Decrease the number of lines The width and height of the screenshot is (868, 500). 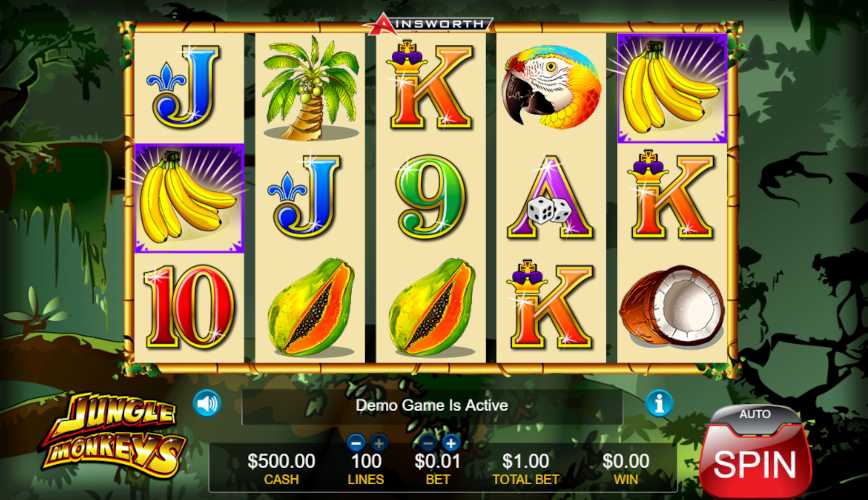pyautogui.click(x=356, y=442)
